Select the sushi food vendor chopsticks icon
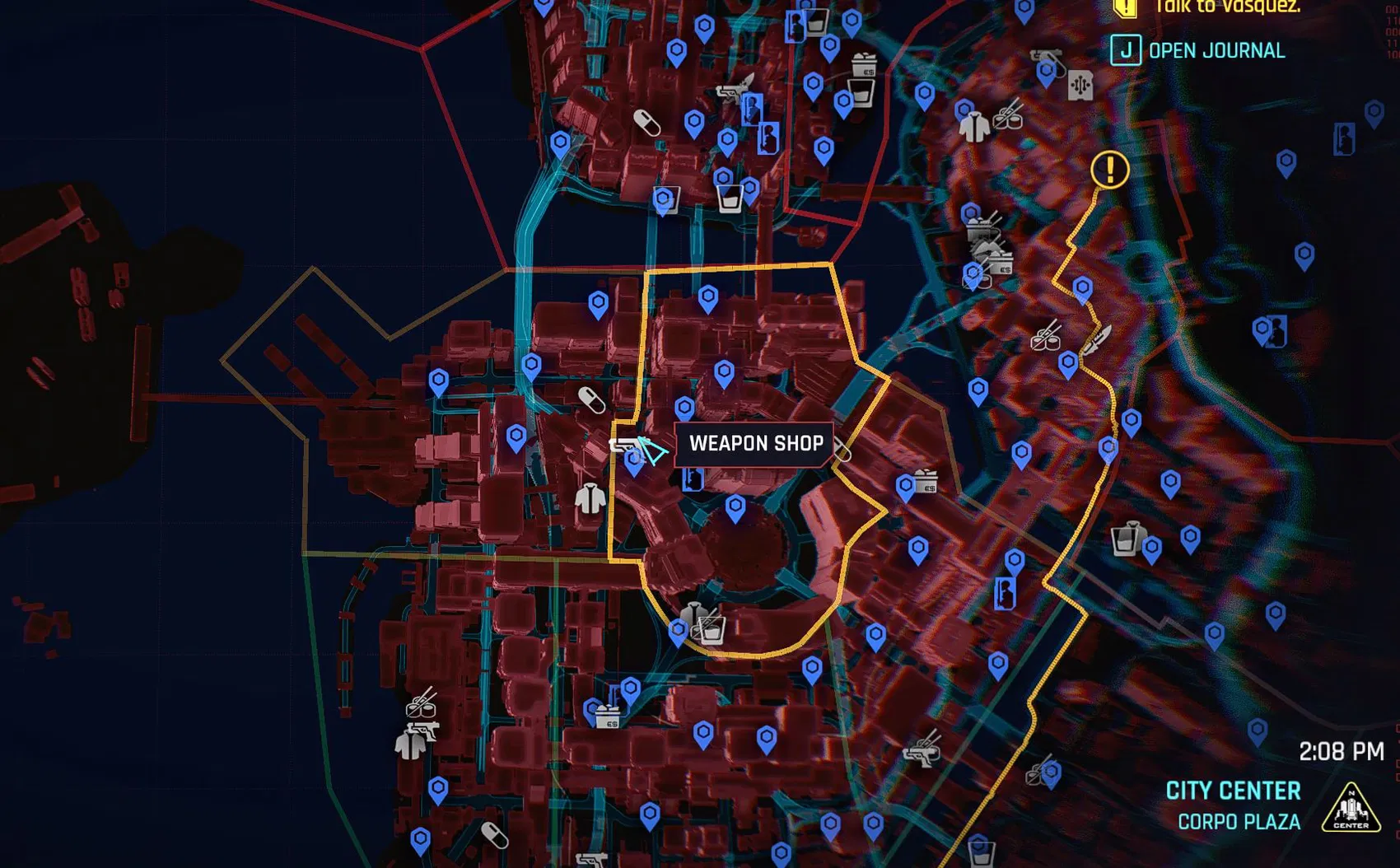The height and width of the screenshot is (868, 1400). (x=1044, y=339)
